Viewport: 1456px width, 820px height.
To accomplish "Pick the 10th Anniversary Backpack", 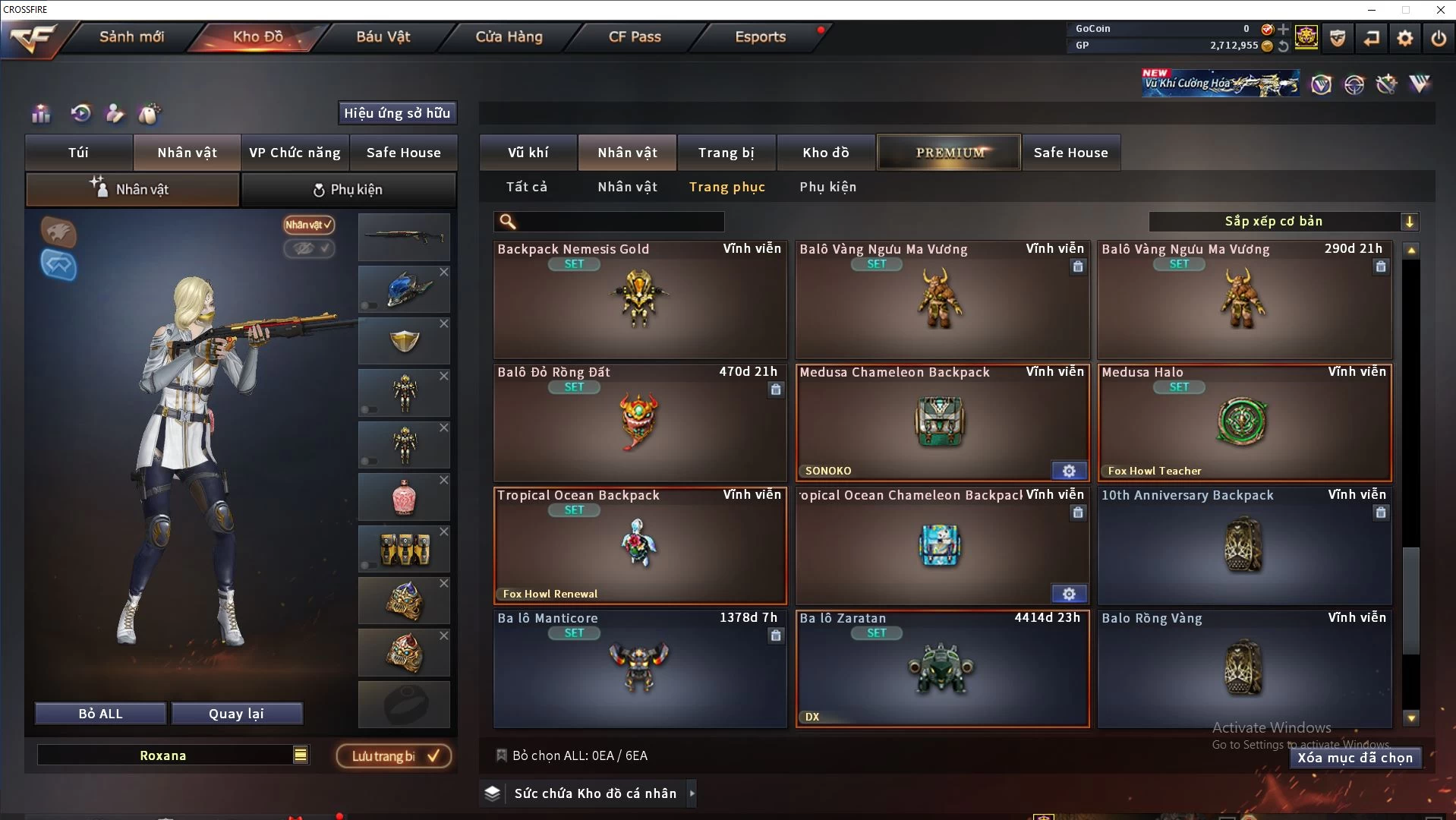I will pyautogui.click(x=1243, y=546).
